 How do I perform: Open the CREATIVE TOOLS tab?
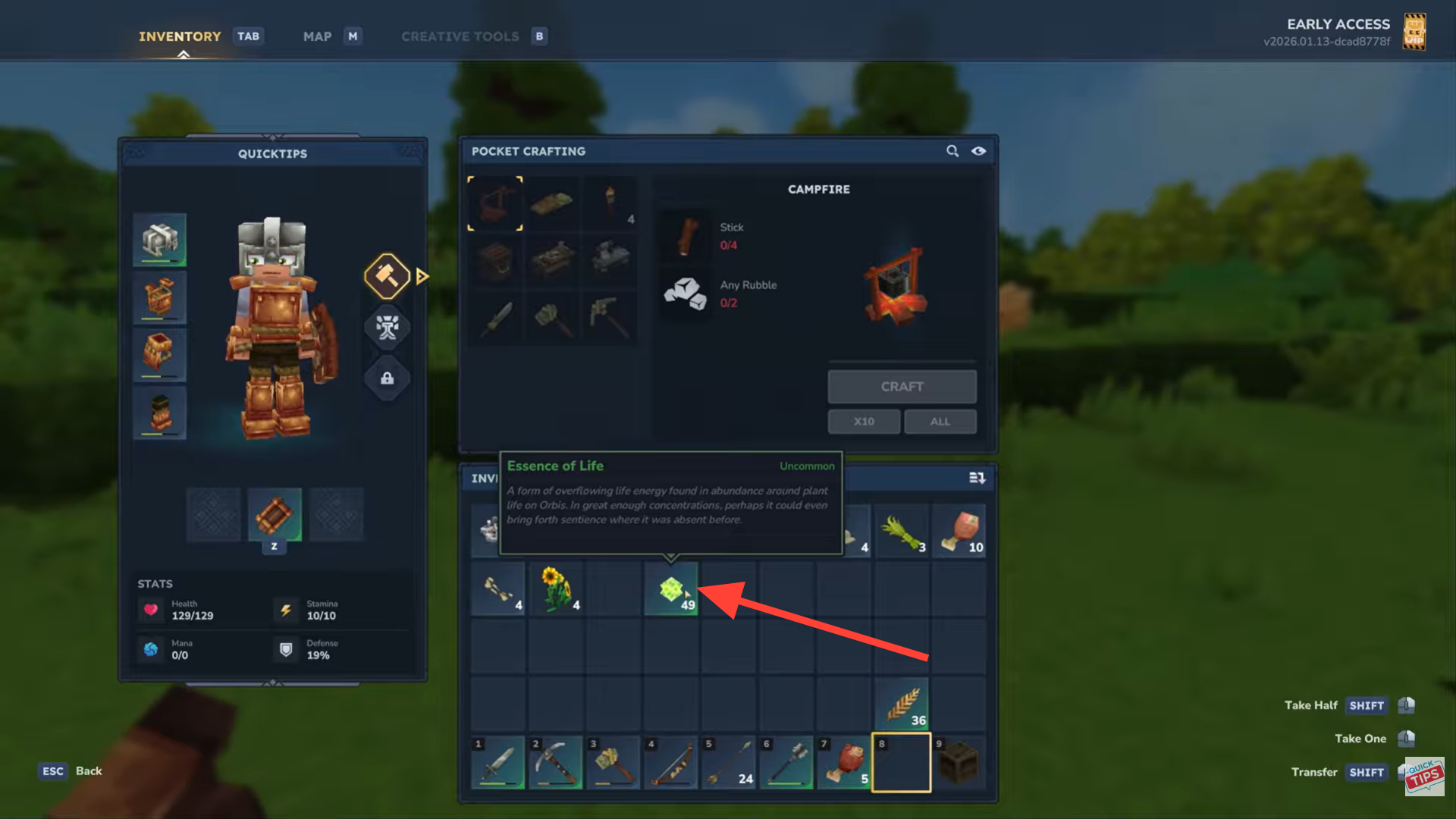point(460,36)
